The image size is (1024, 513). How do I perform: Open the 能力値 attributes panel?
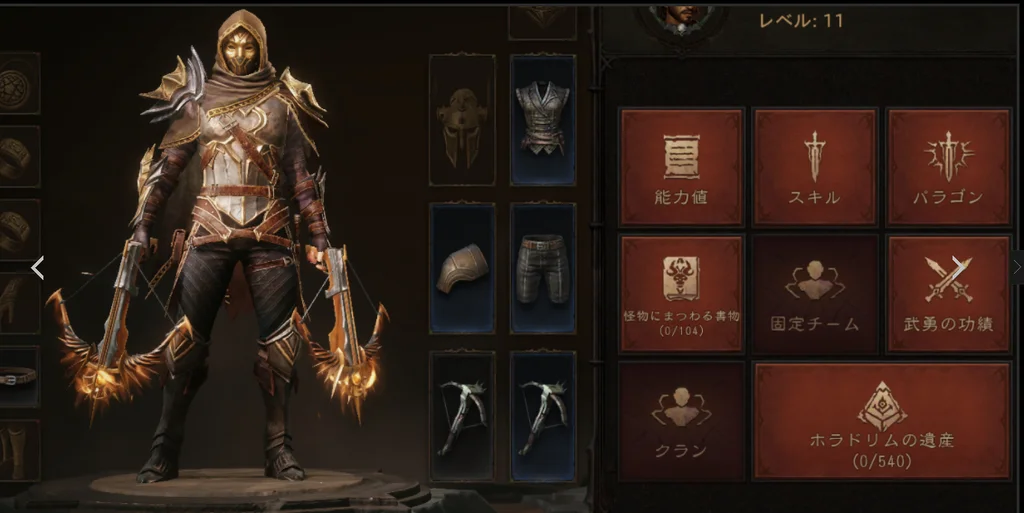pos(682,166)
